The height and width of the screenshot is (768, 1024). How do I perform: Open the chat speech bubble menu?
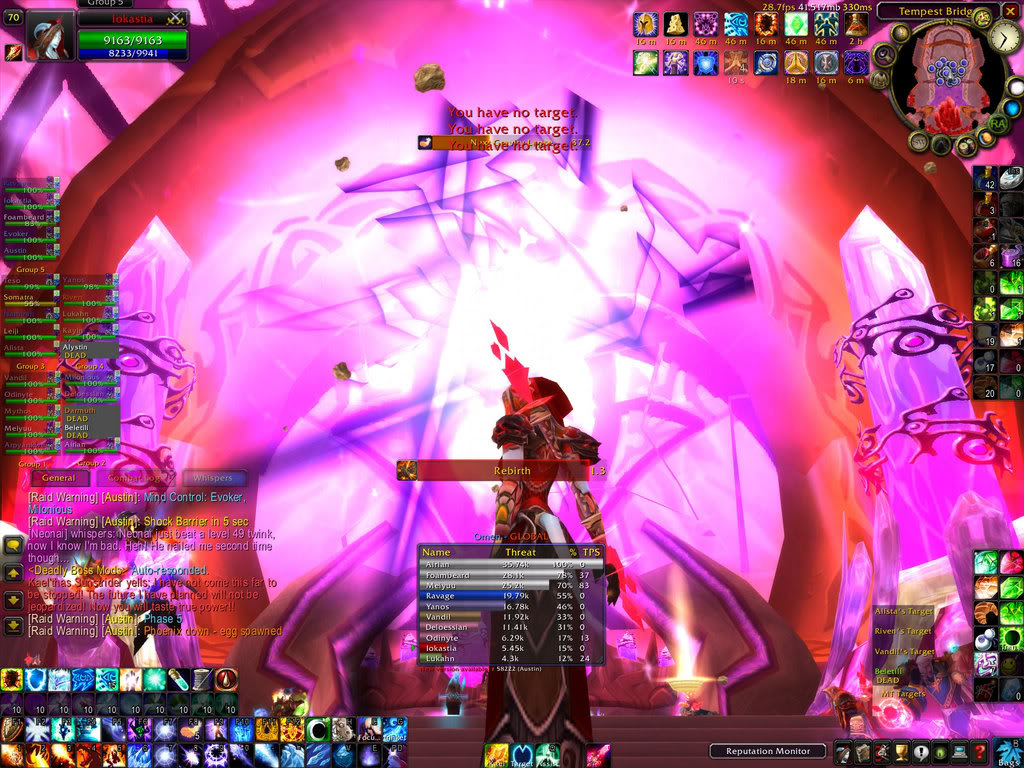tap(13, 545)
